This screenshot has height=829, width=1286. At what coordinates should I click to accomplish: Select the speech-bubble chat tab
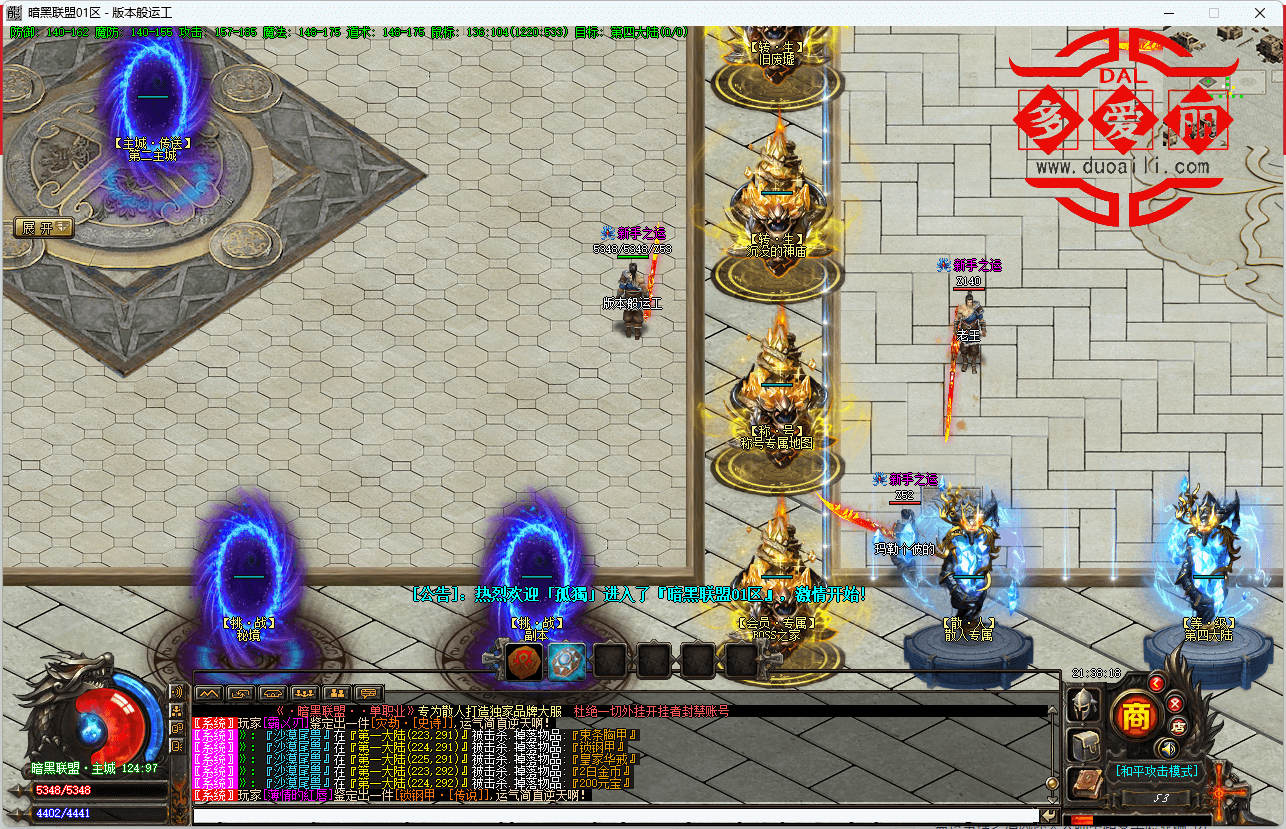pyautogui.click(x=369, y=693)
